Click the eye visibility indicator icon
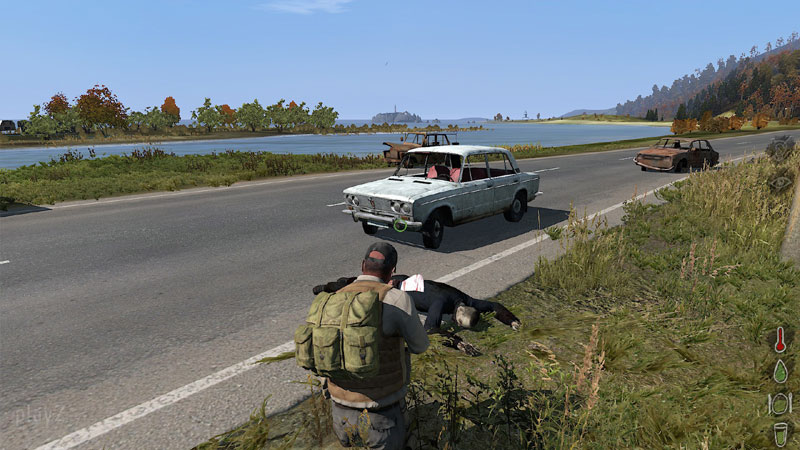This screenshot has width=800, height=450. pos(780,182)
